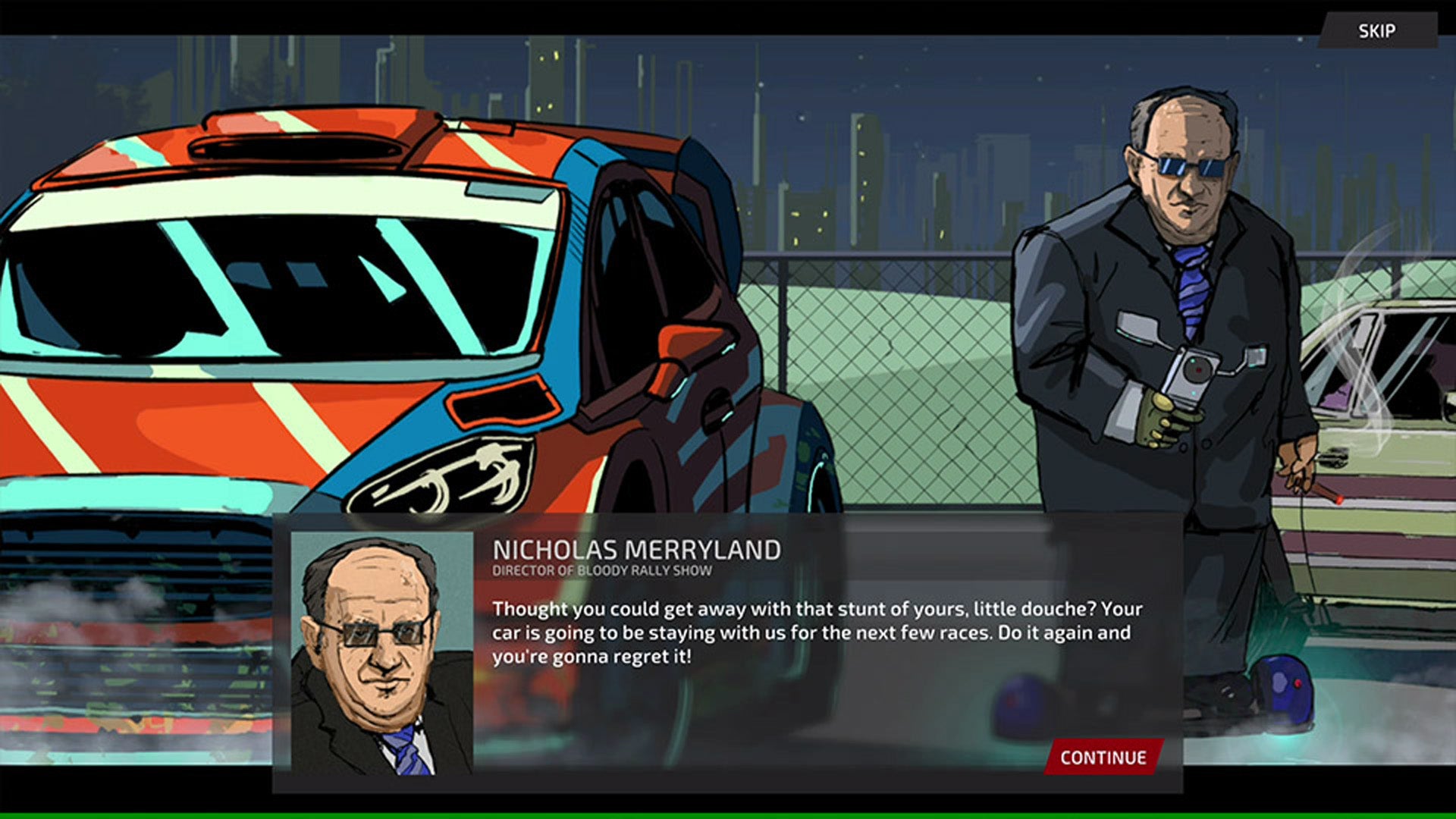The image size is (1456, 819).
Task: Click the rally car's windshield
Action: [288, 288]
